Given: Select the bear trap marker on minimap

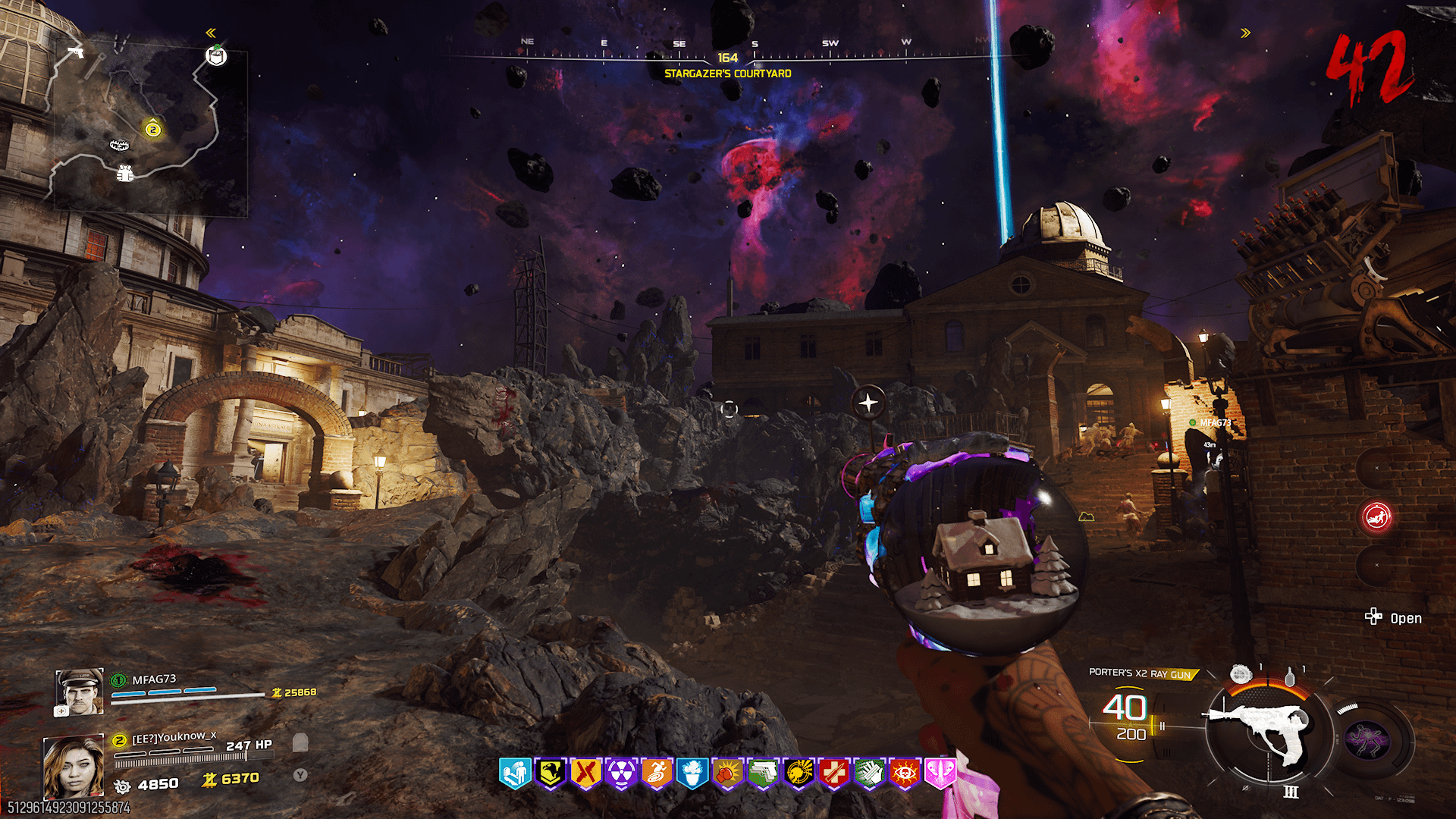Looking at the screenshot, I should [119, 144].
